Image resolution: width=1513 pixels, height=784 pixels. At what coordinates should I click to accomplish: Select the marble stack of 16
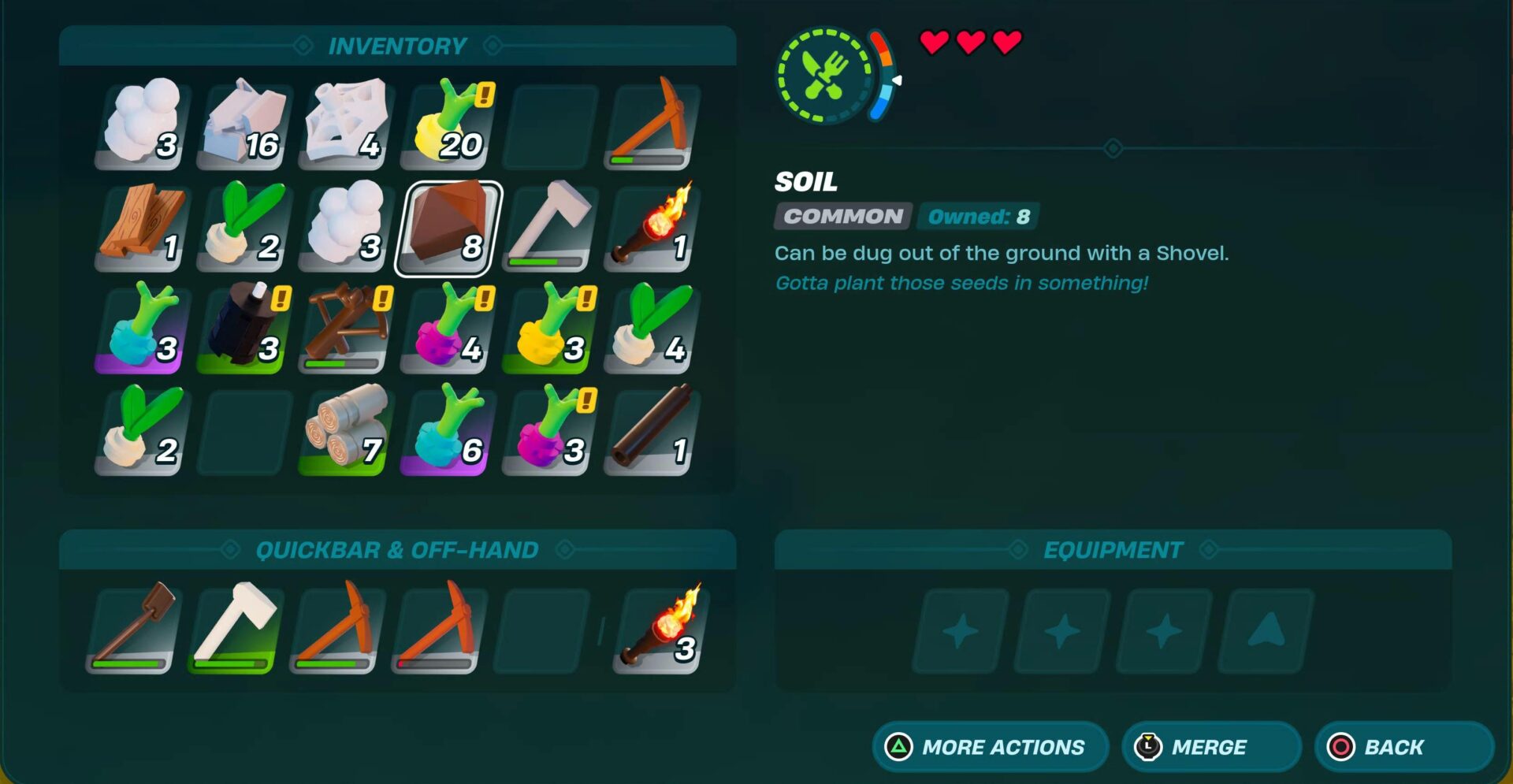click(x=244, y=126)
